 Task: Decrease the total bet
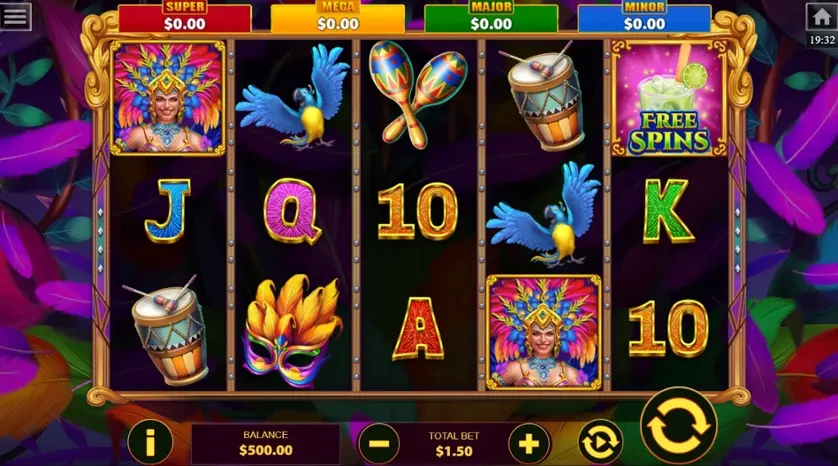coord(378,441)
